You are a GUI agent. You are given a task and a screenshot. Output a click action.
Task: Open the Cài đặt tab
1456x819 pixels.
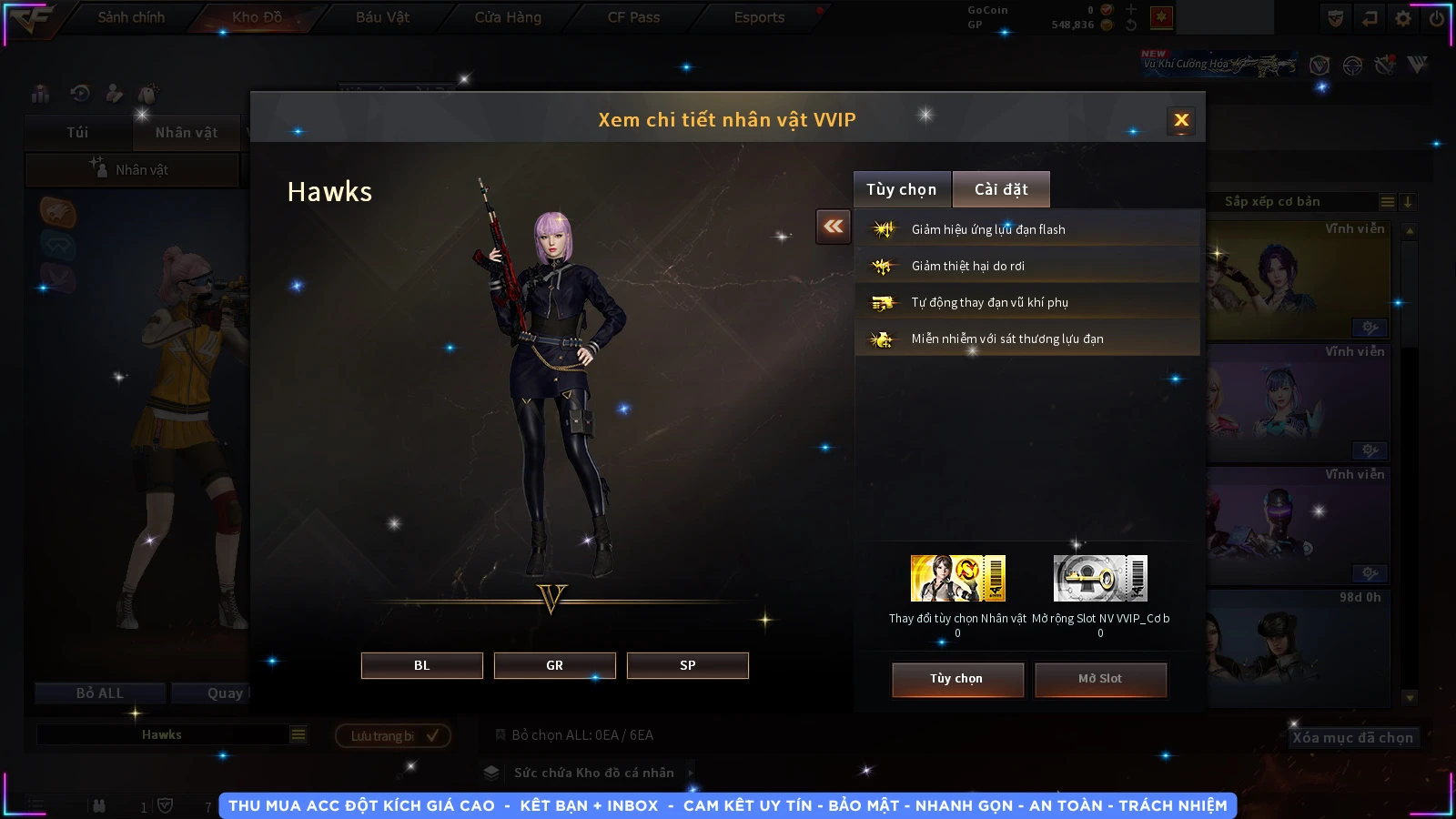click(x=1001, y=189)
